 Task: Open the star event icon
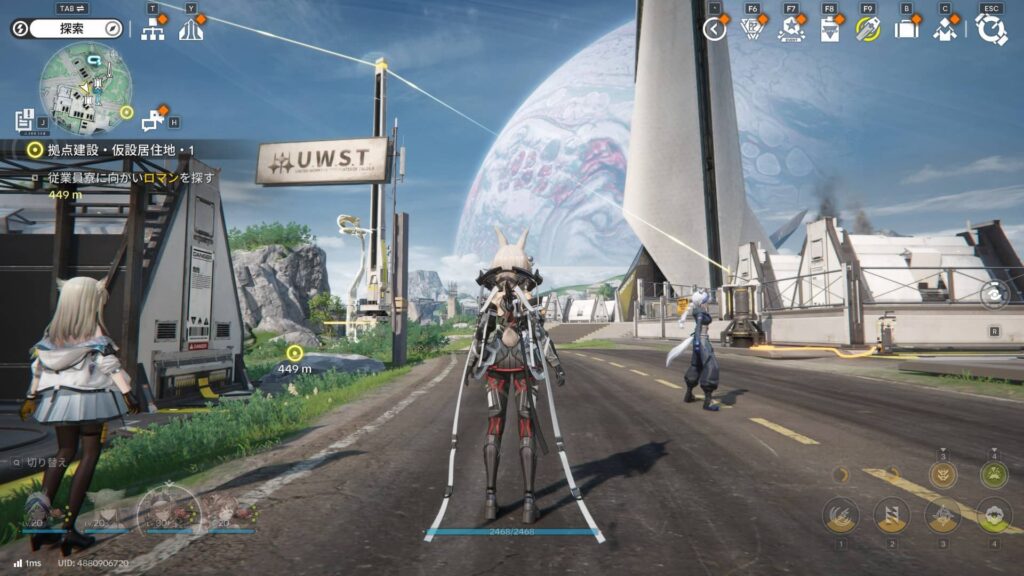[x=791, y=29]
